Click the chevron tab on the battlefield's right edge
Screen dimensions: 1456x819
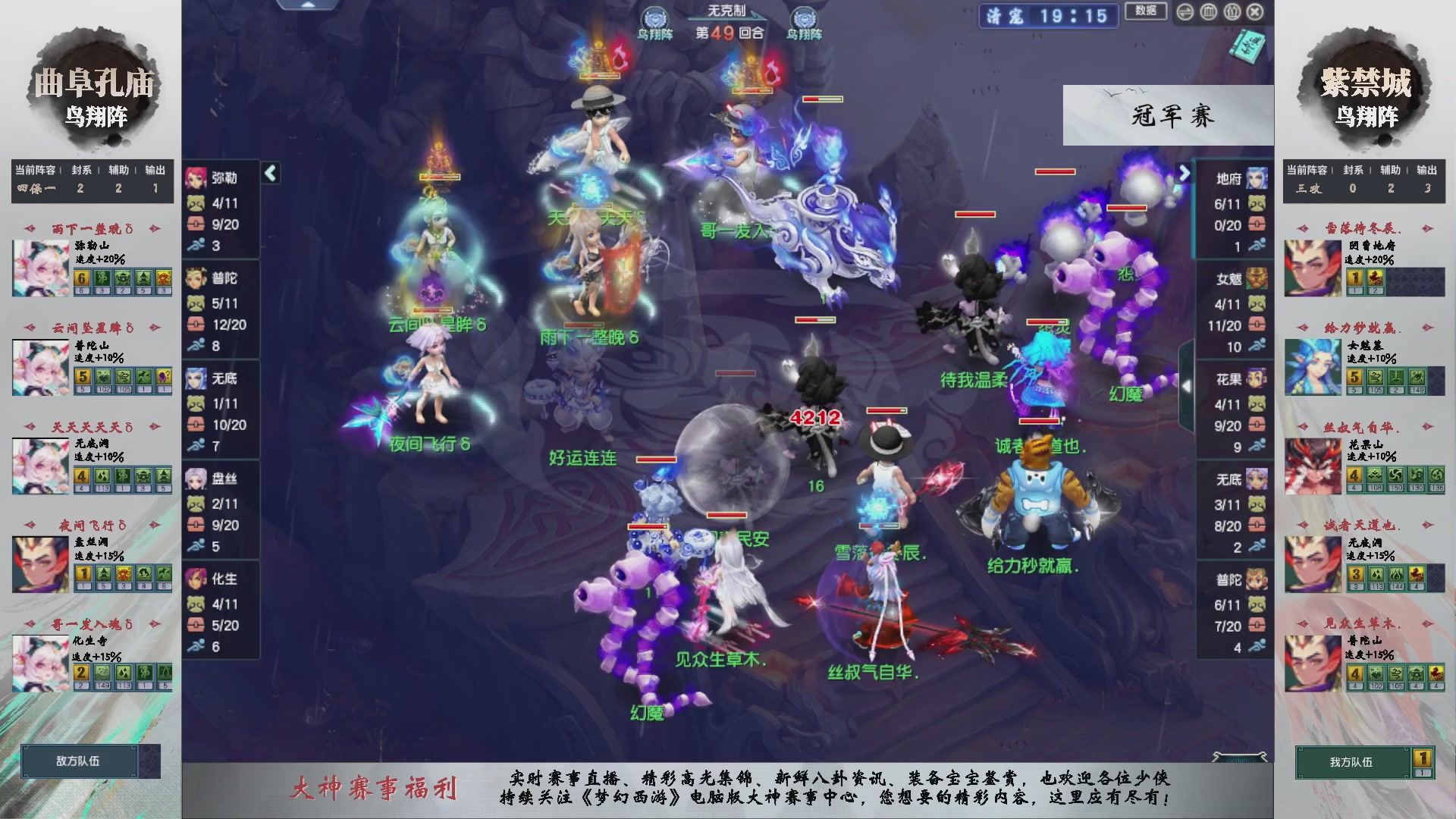(x=1188, y=384)
